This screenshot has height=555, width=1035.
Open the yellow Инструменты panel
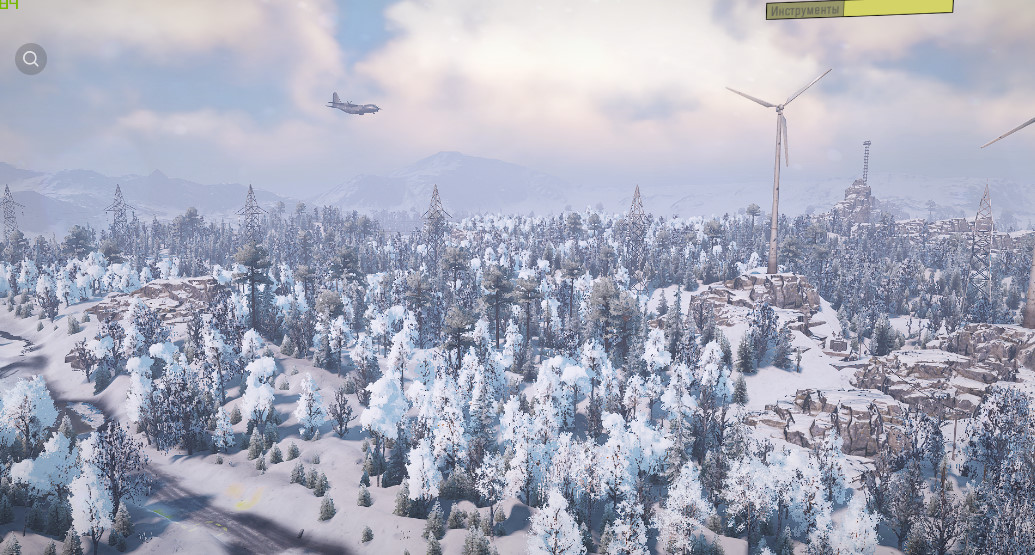click(x=859, y=9)
